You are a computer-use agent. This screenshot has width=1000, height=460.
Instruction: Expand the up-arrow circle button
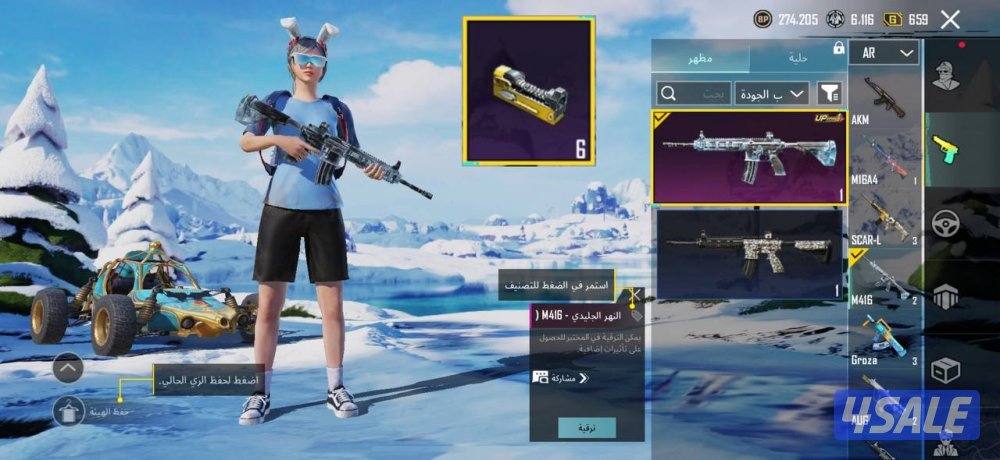[68, 369]
